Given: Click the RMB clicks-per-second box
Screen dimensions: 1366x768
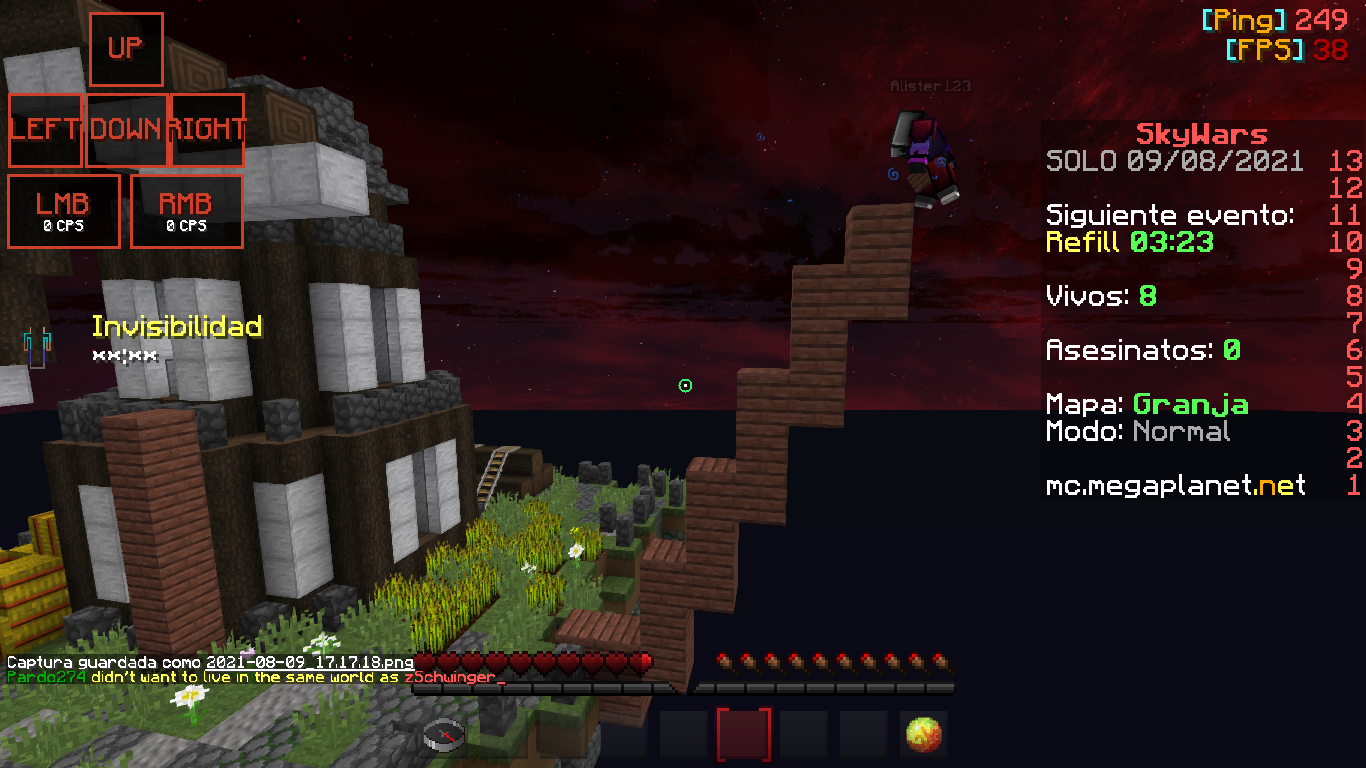Looking at the screenshot, I should pos(187,211).
